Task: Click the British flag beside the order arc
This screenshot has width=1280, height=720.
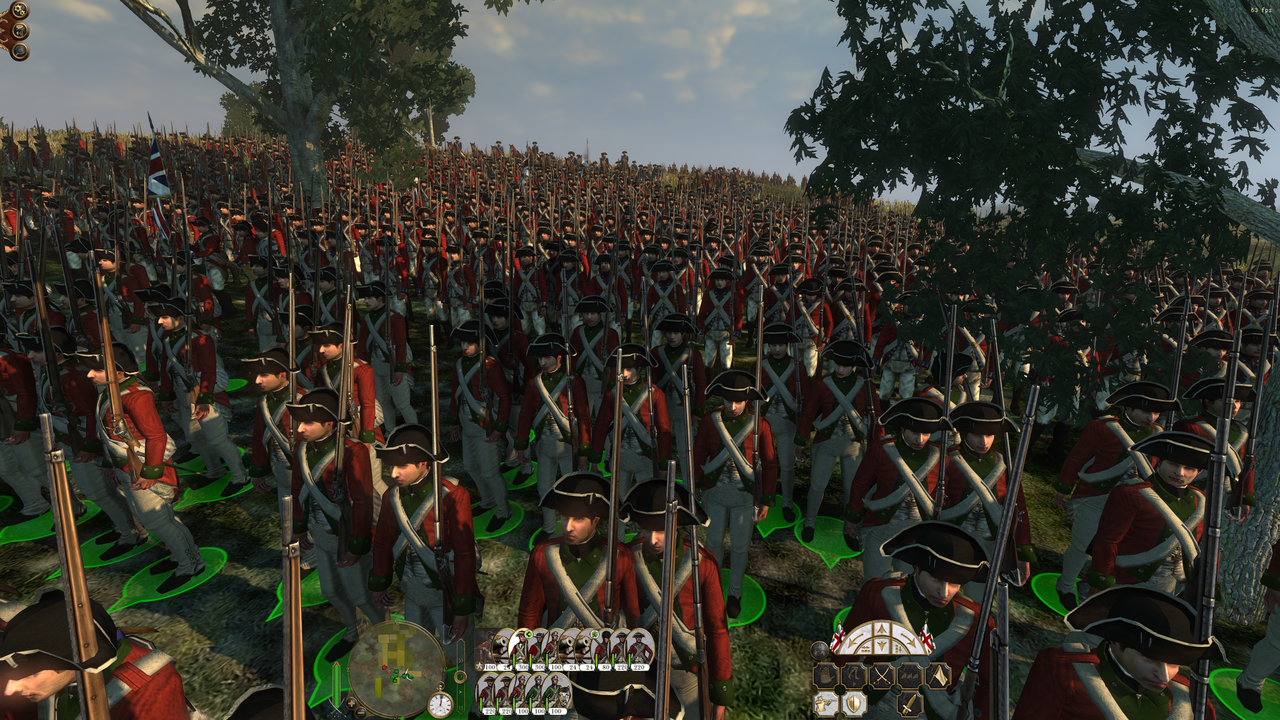Action: pos(838,640)
